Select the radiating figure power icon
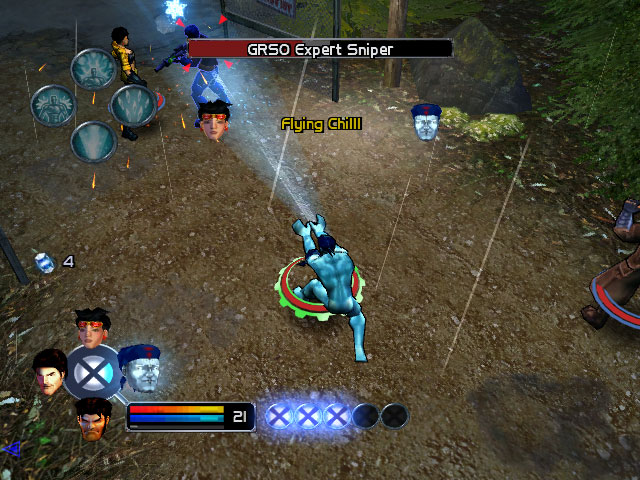Screen dimensions: 640x480 [93, 68]
